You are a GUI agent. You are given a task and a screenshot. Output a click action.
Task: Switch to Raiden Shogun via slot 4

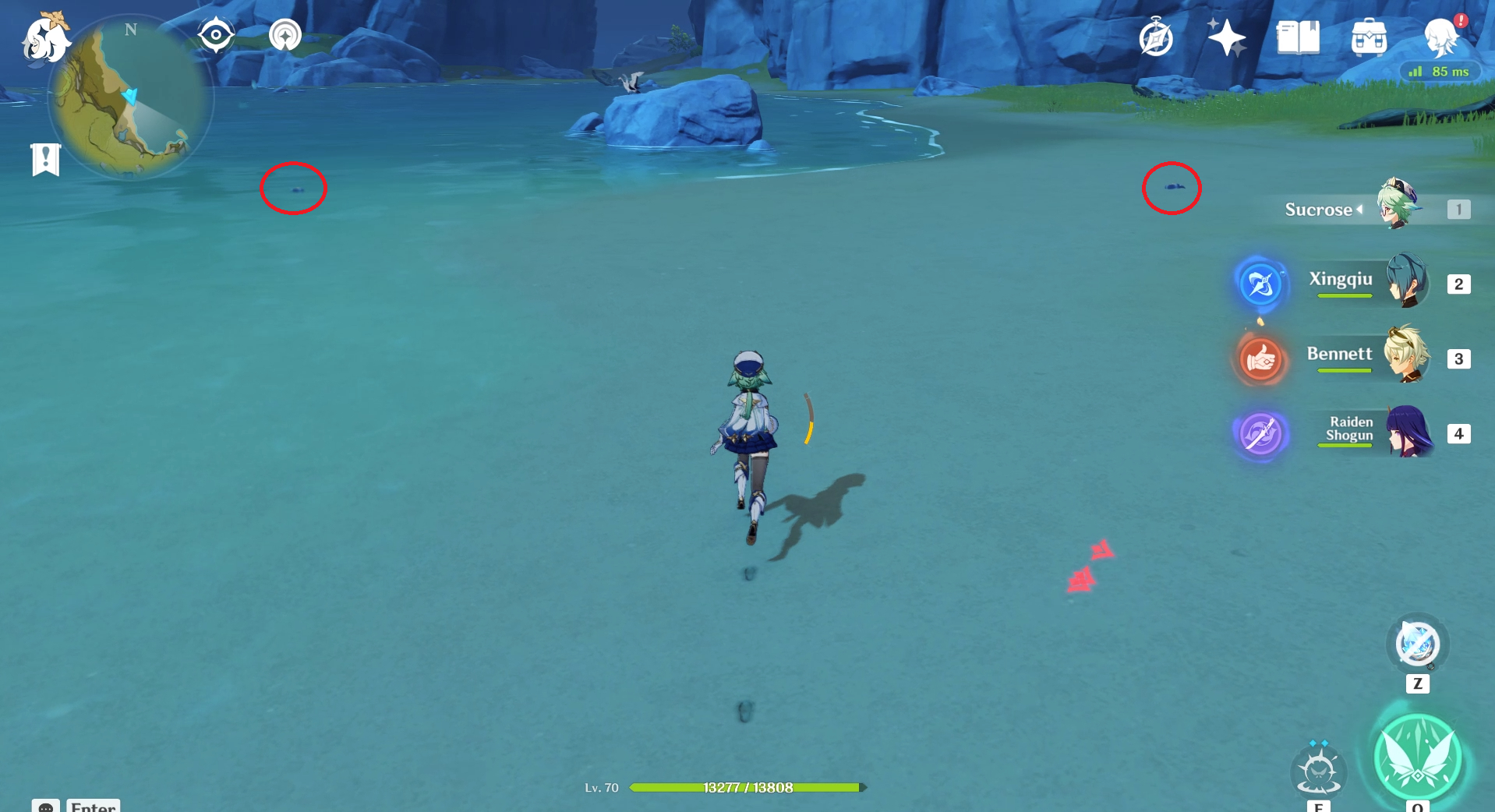coord(1458,434)
